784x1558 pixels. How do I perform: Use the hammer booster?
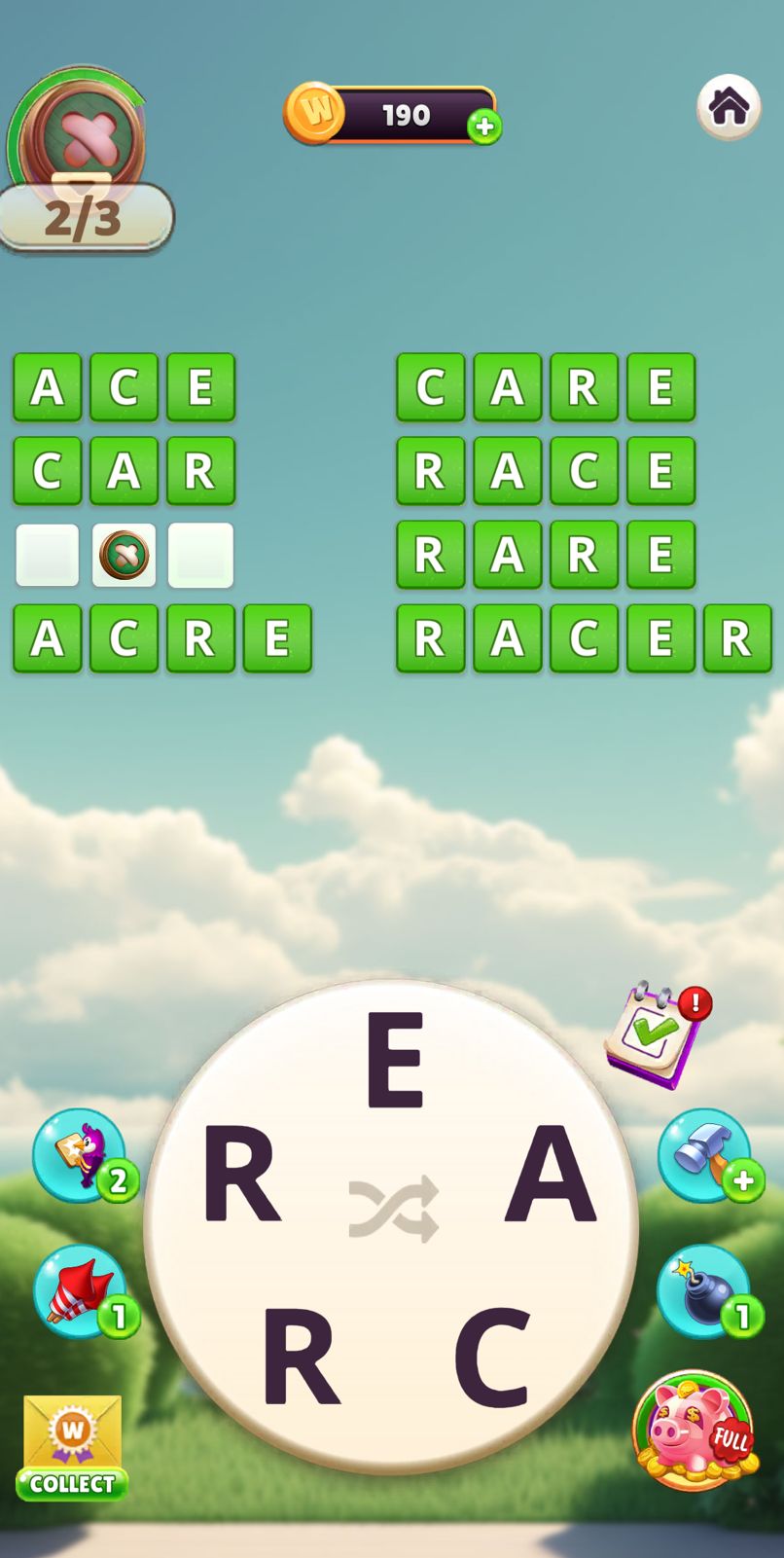[704, 1155]
